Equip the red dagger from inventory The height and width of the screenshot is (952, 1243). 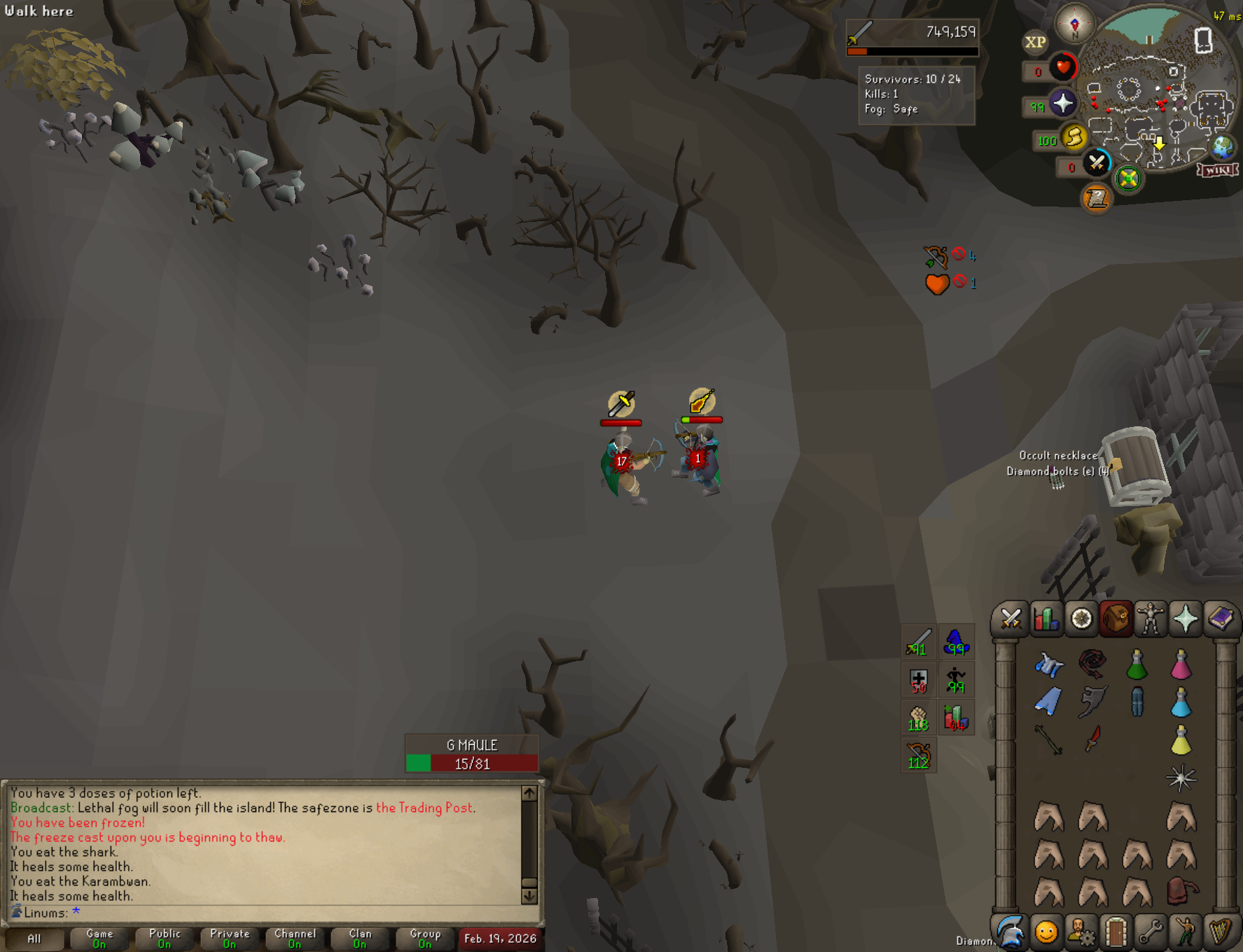pos(1092,739)
